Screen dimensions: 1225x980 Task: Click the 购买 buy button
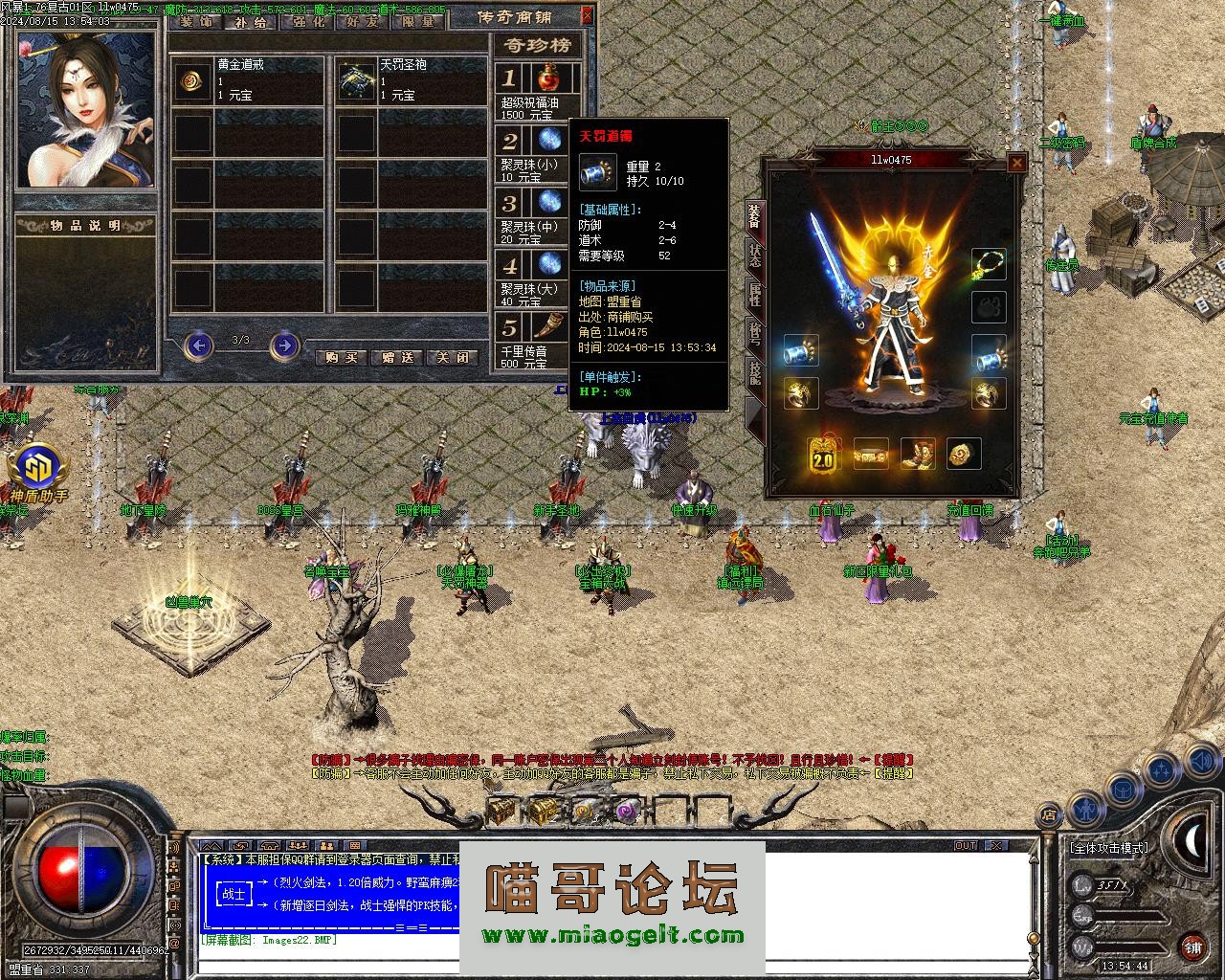pyautogui.click(x=341, y=357)
